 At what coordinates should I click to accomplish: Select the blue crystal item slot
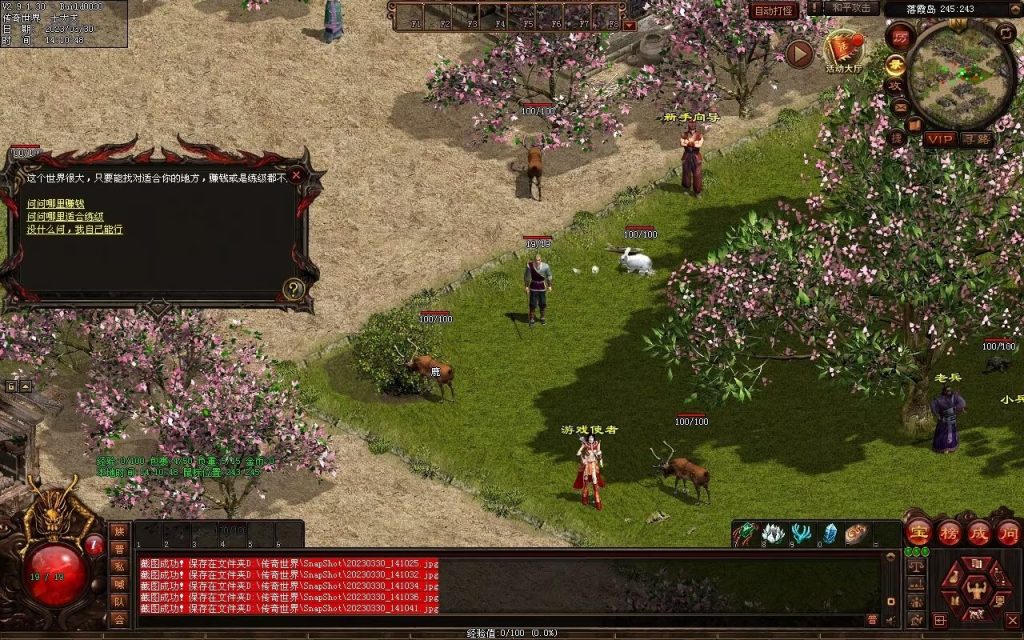[828, 534]
